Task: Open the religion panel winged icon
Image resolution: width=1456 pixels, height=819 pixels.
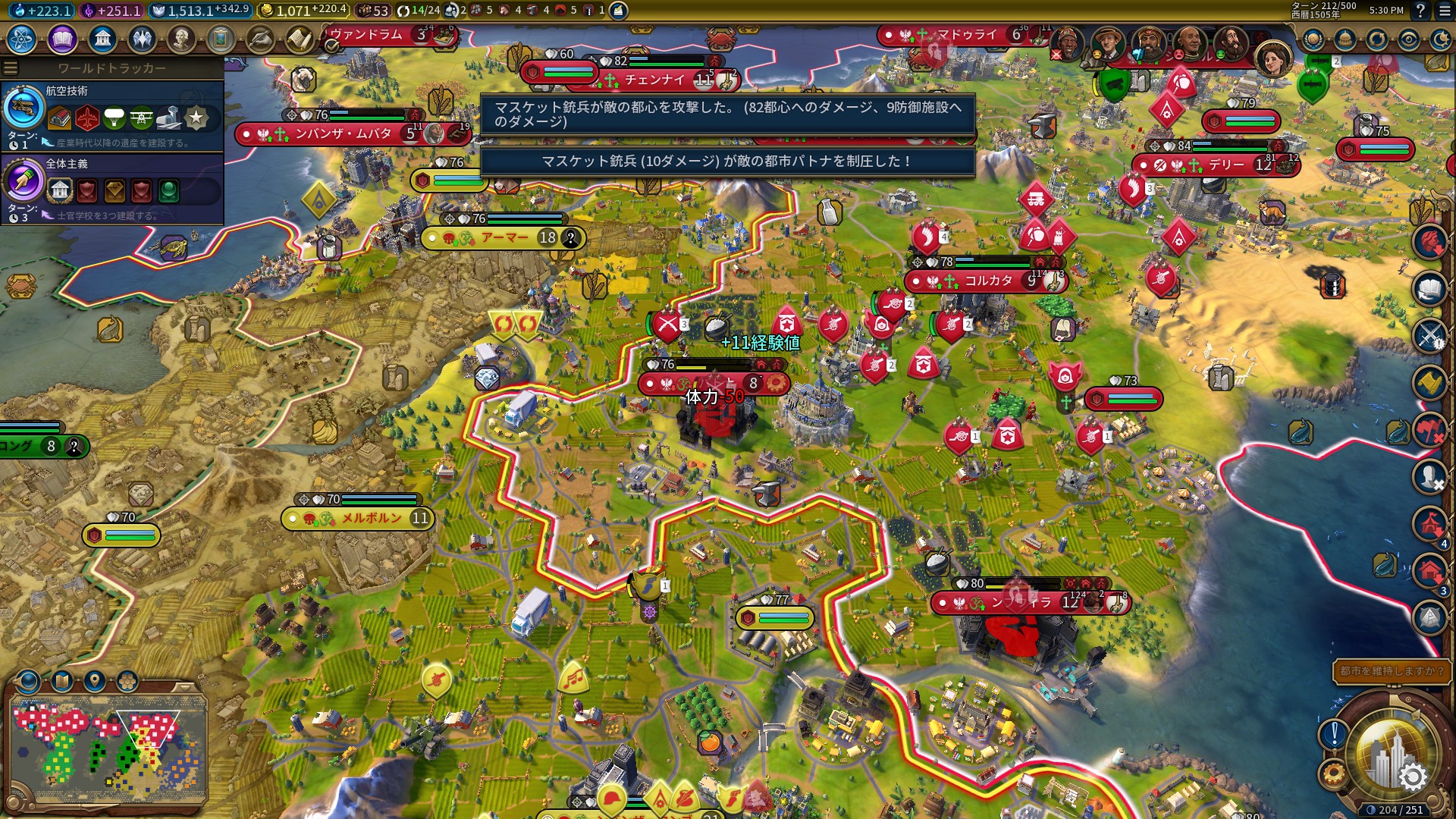Action: [142, 39]
